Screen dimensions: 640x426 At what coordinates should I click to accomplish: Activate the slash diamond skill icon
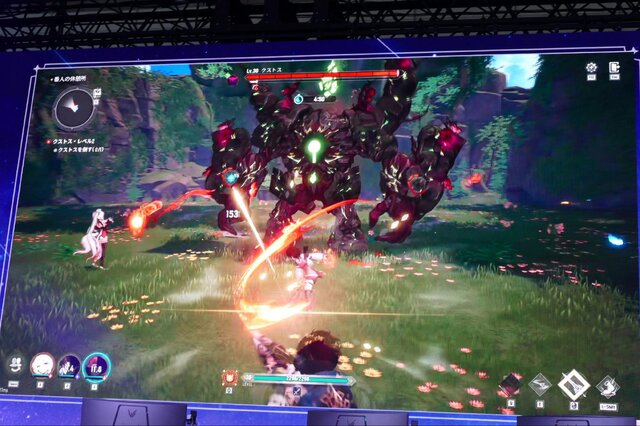540,384
